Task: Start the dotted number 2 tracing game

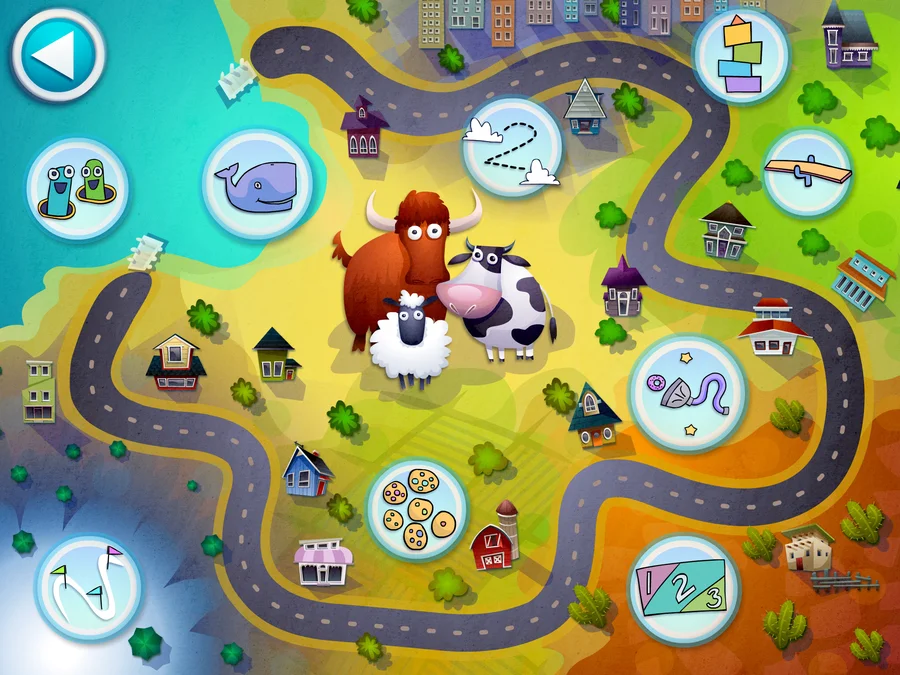Action: (512, 147)
